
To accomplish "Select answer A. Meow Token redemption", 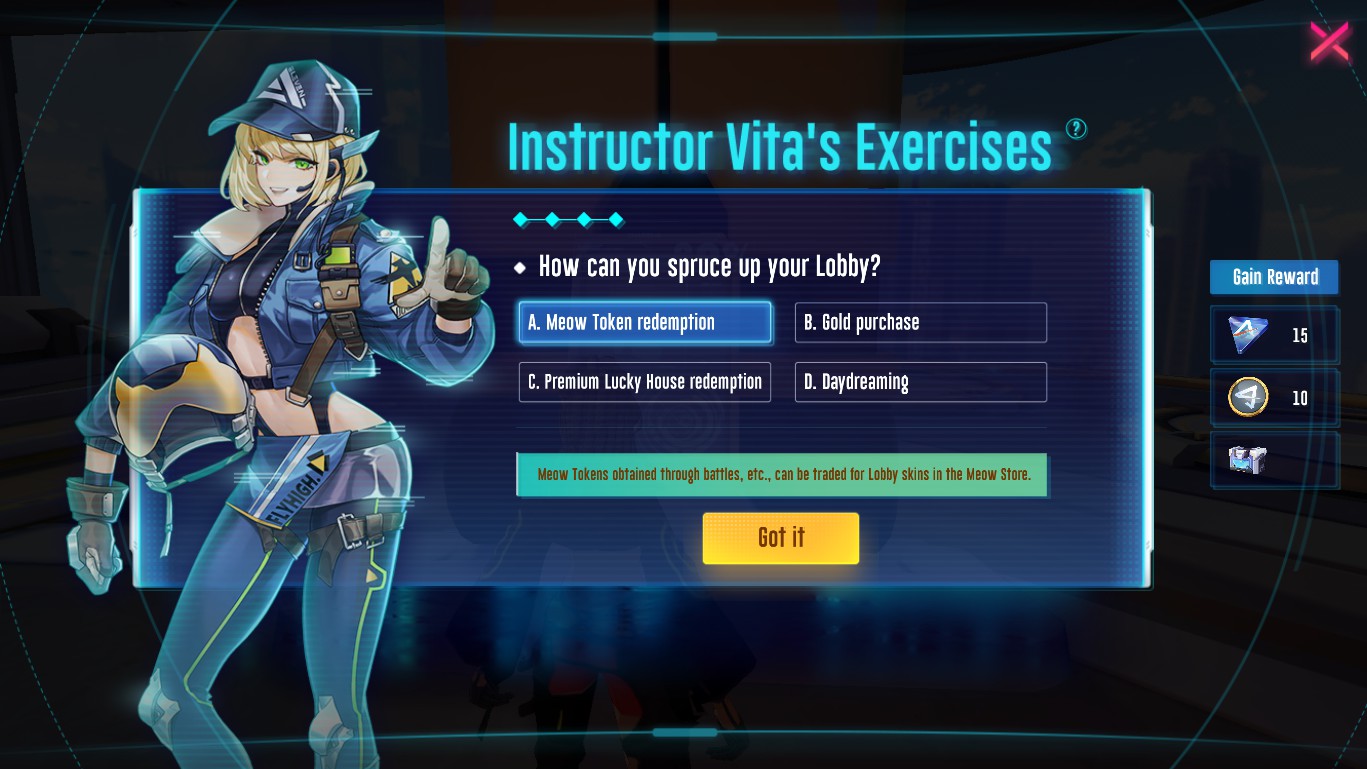I will (645, 322).
